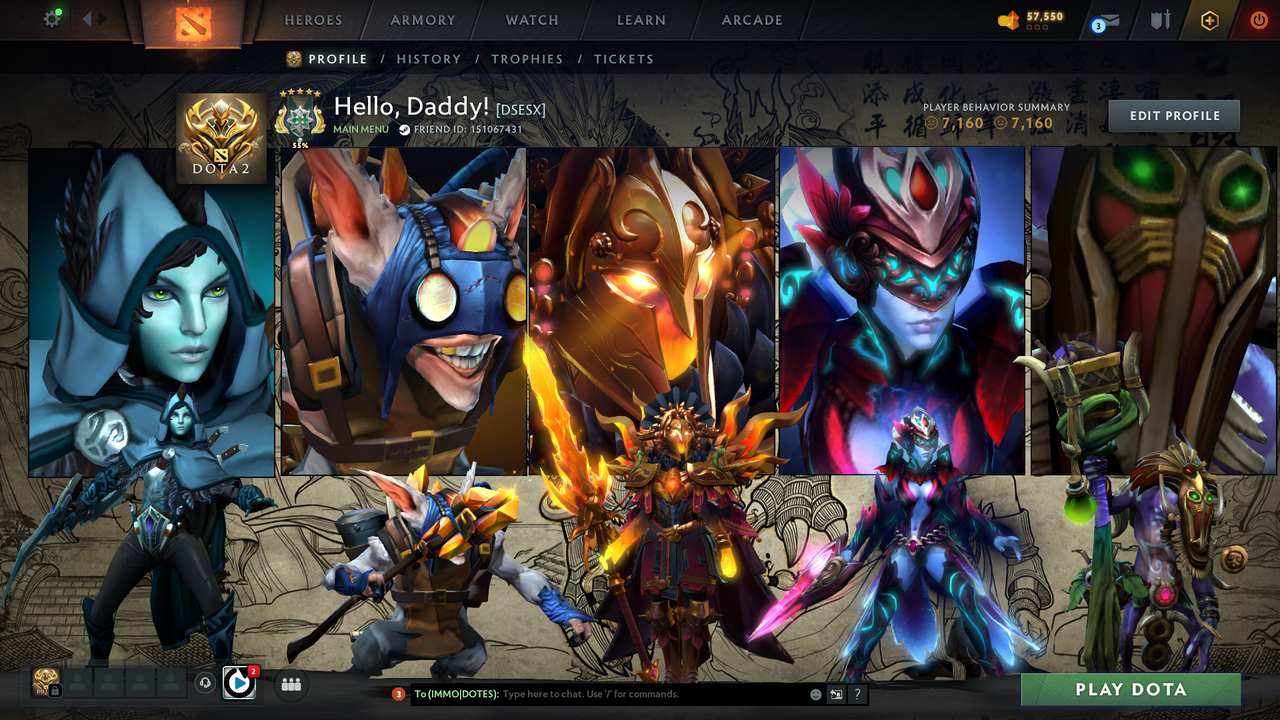
Task: Click the guilds group icon in bottom bar
Action: pos(290,683)
